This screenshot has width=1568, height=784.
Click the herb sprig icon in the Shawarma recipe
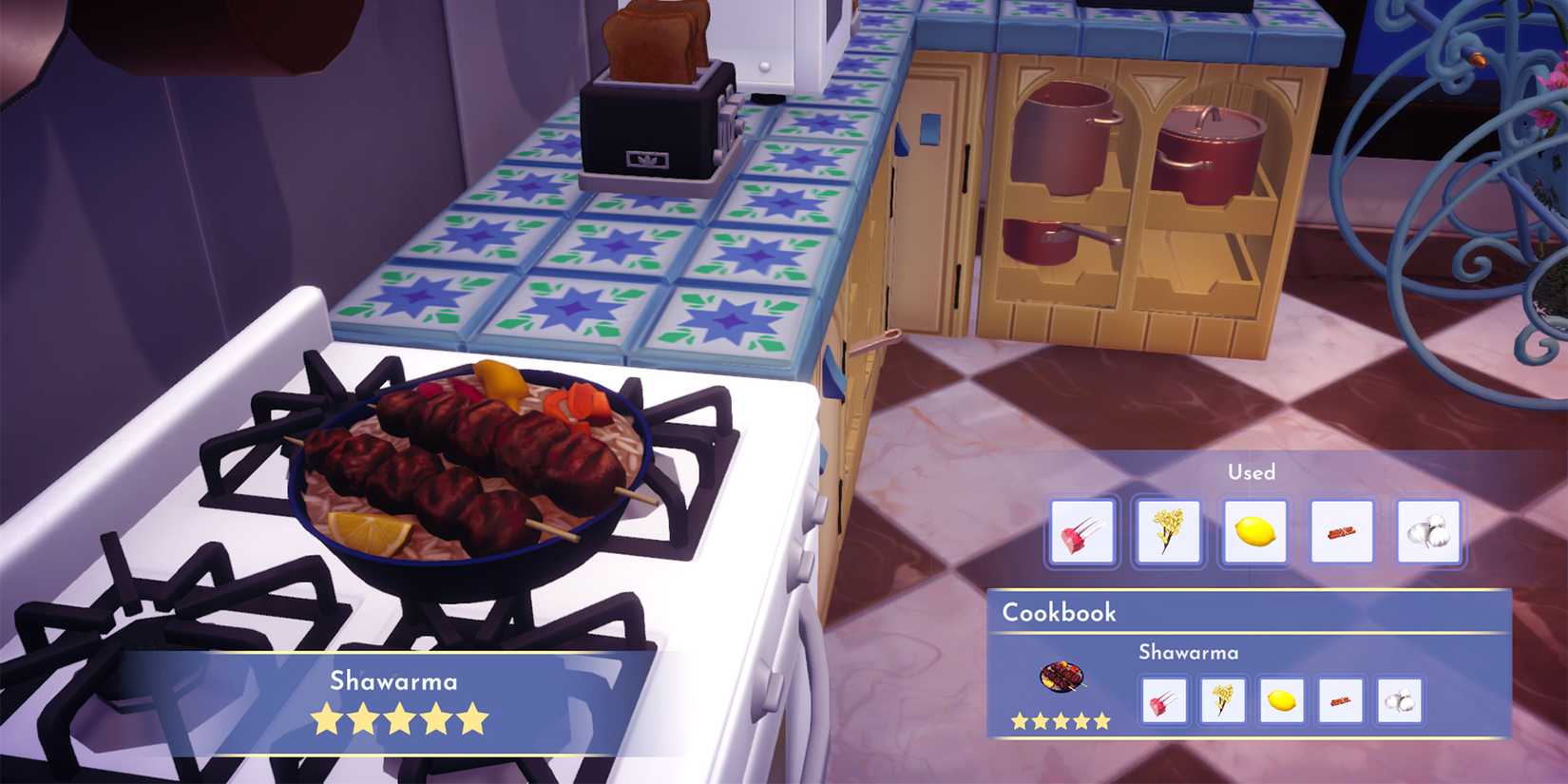pos(1223,703)
